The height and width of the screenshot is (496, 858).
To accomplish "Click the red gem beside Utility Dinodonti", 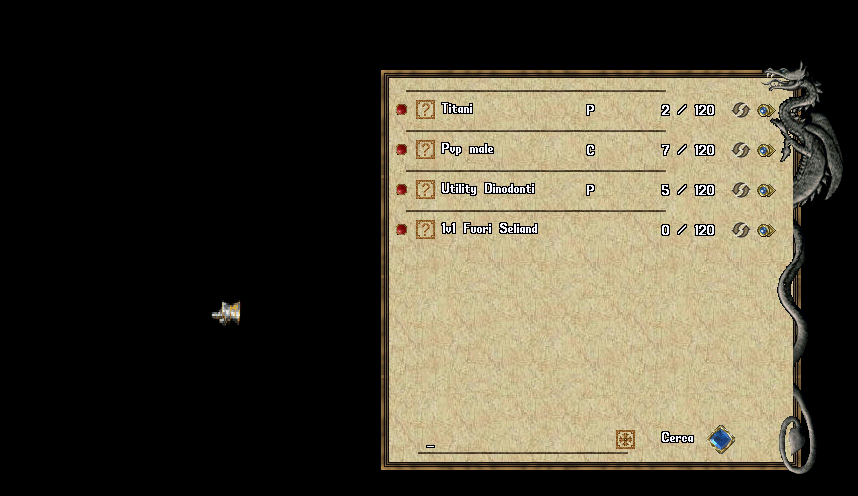I will (401, 190).
